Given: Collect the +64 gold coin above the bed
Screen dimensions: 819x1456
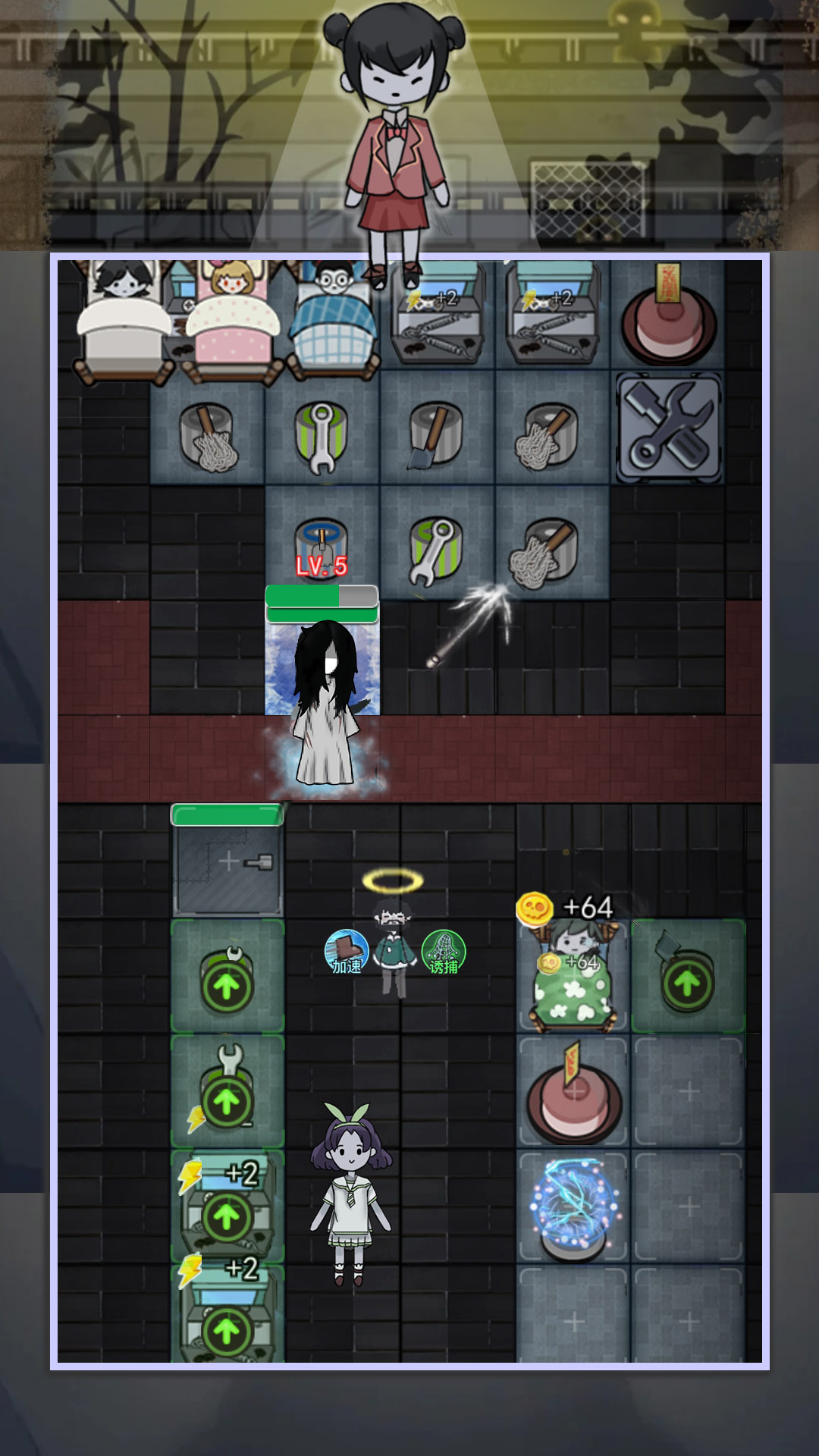Looking at the screenshot, I should (535, 908).
